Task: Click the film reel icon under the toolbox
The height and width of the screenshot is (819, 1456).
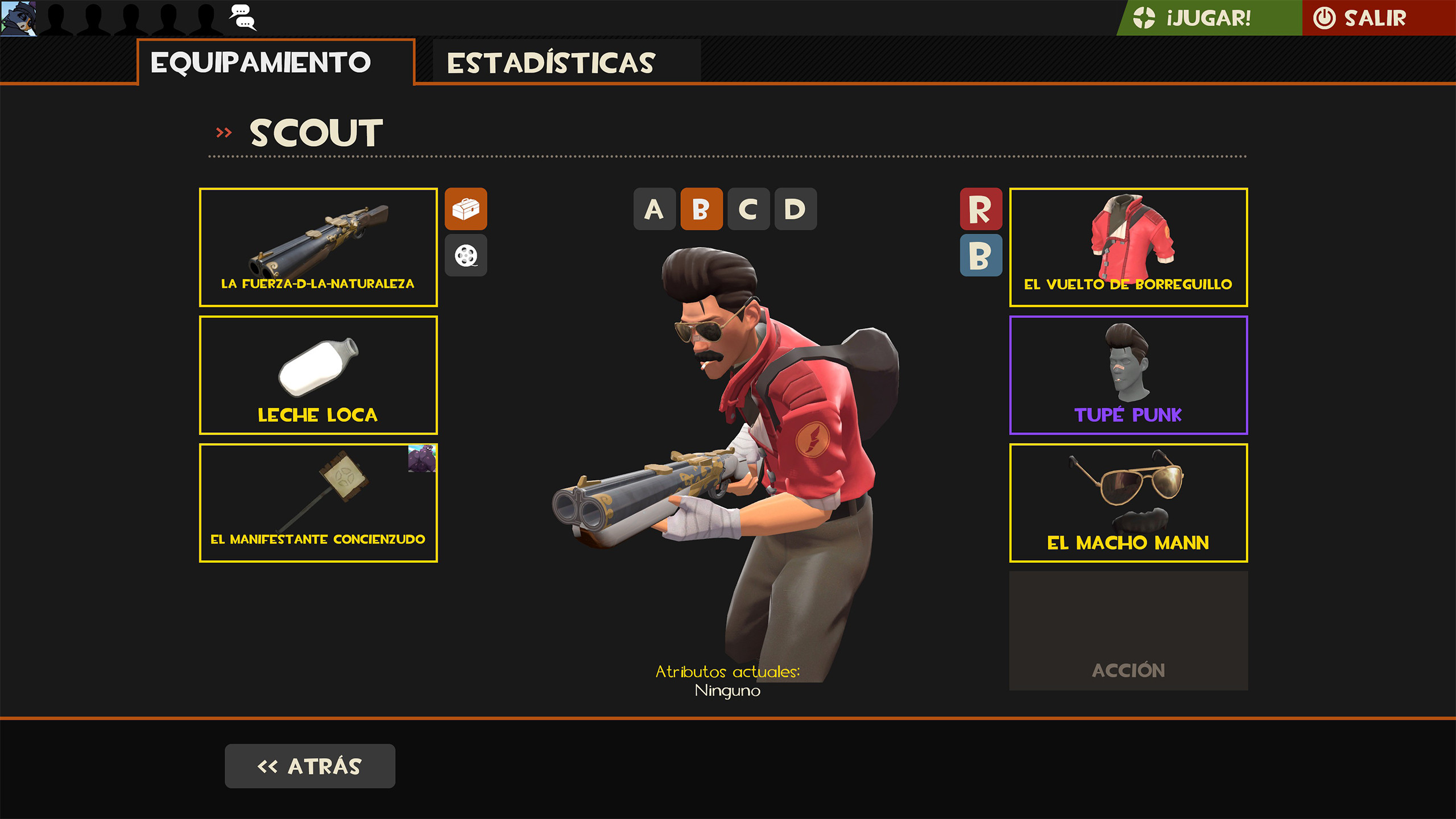Action: point(466,255)
